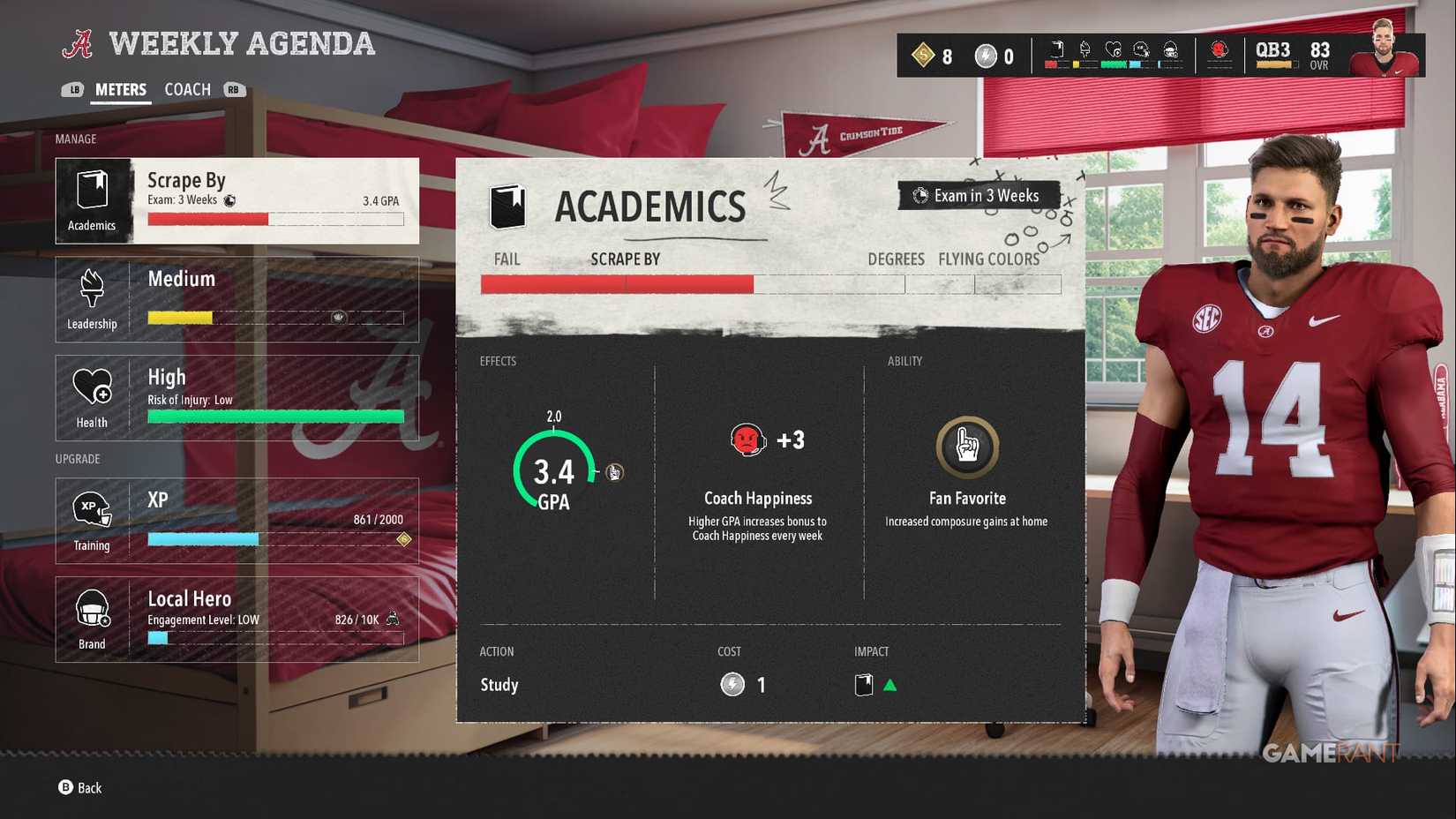Click the Coach Happiness red face icon

[x=747, y=440]
